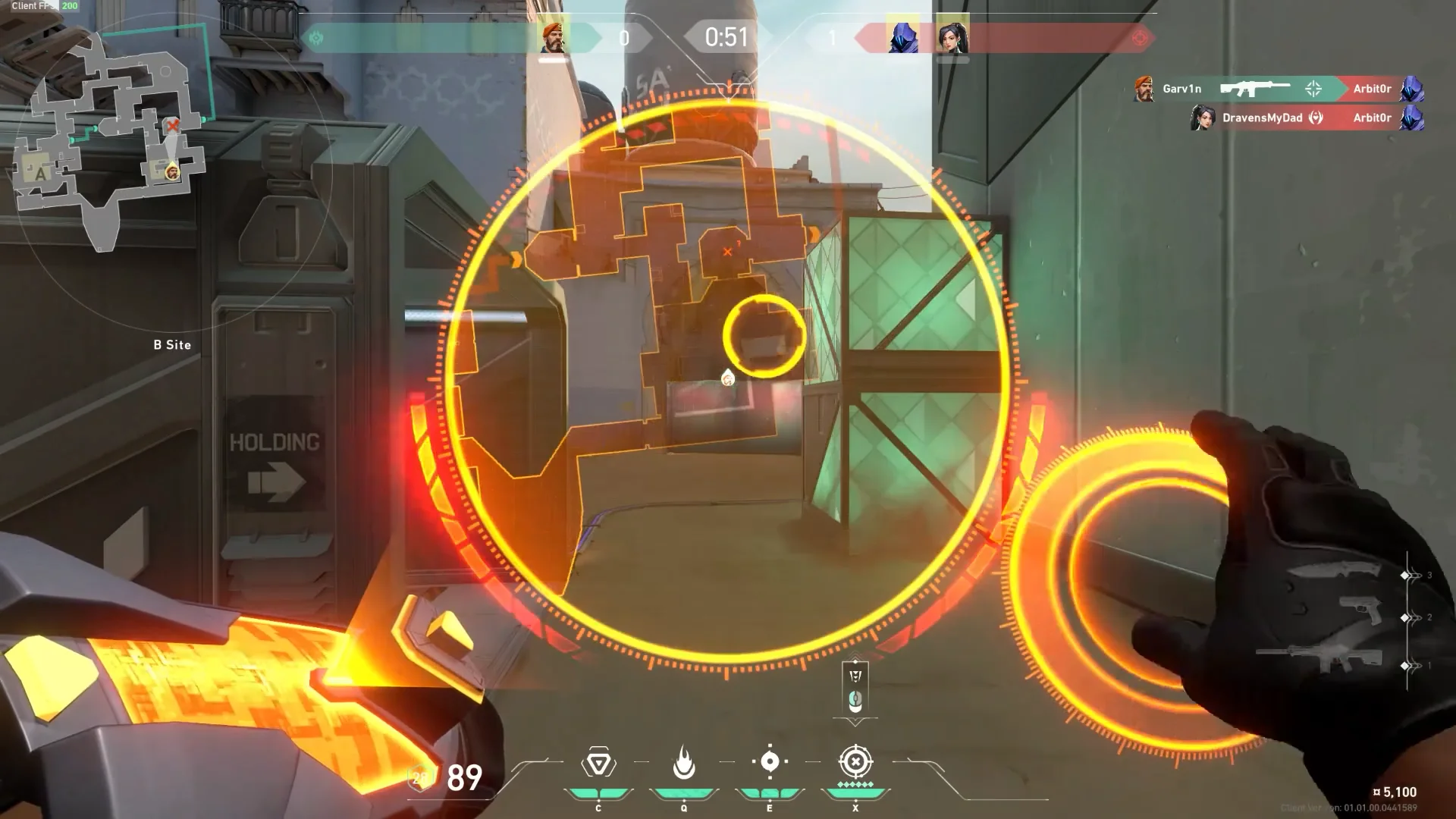Viewport: 1456px width, 819px height.
Task: Click Brimstone's portrait in the top bar
Action: (x=554, y=36)
